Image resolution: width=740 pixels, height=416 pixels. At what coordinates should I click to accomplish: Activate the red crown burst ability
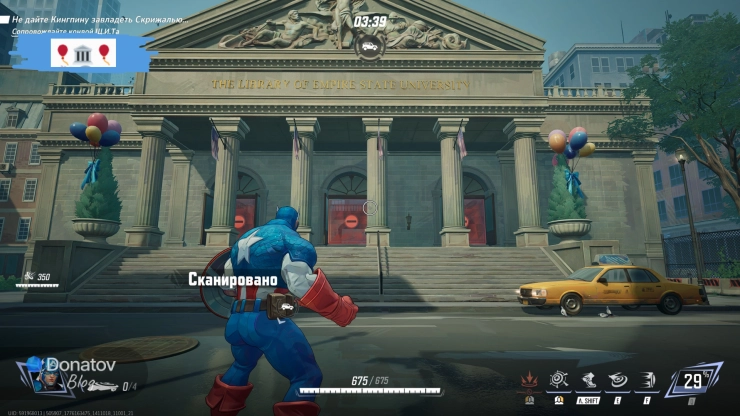point(528,379)
